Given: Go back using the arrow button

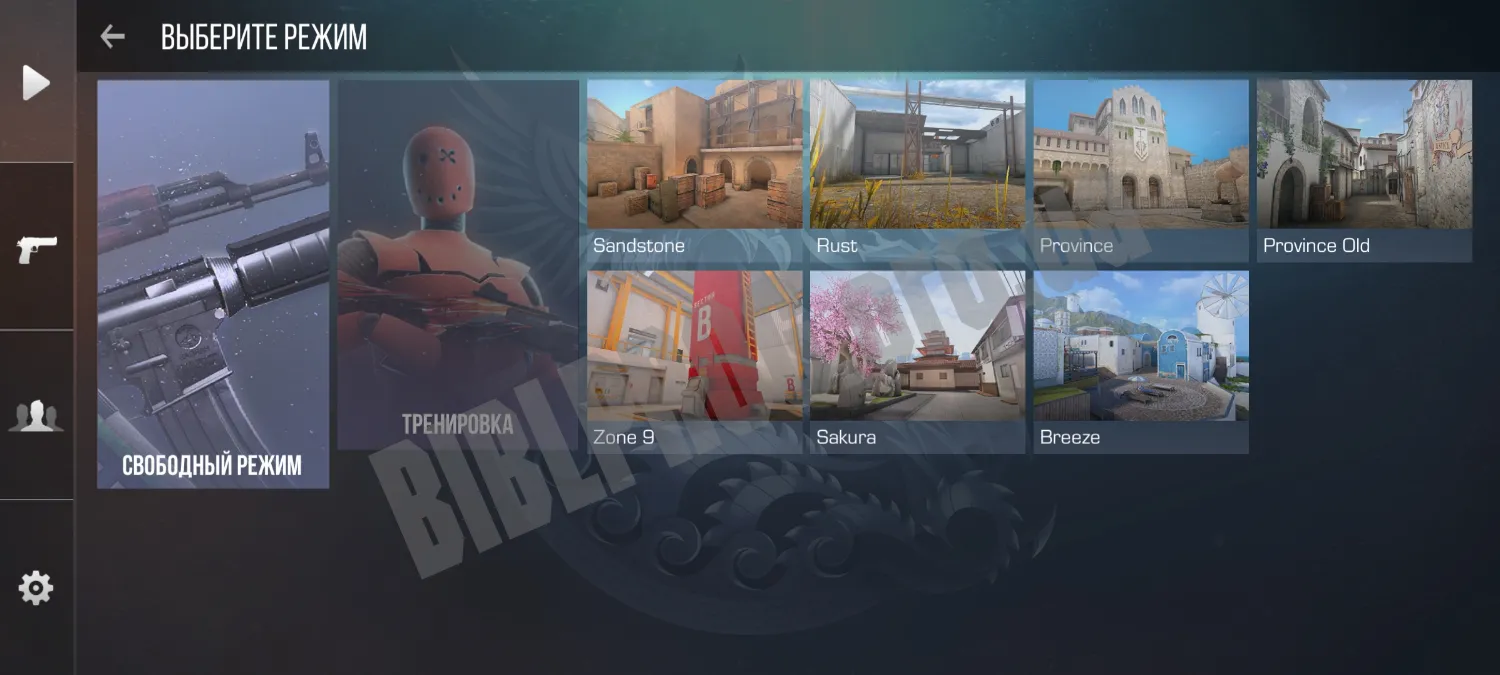Looking at the screenshot, I should [112, 37].
